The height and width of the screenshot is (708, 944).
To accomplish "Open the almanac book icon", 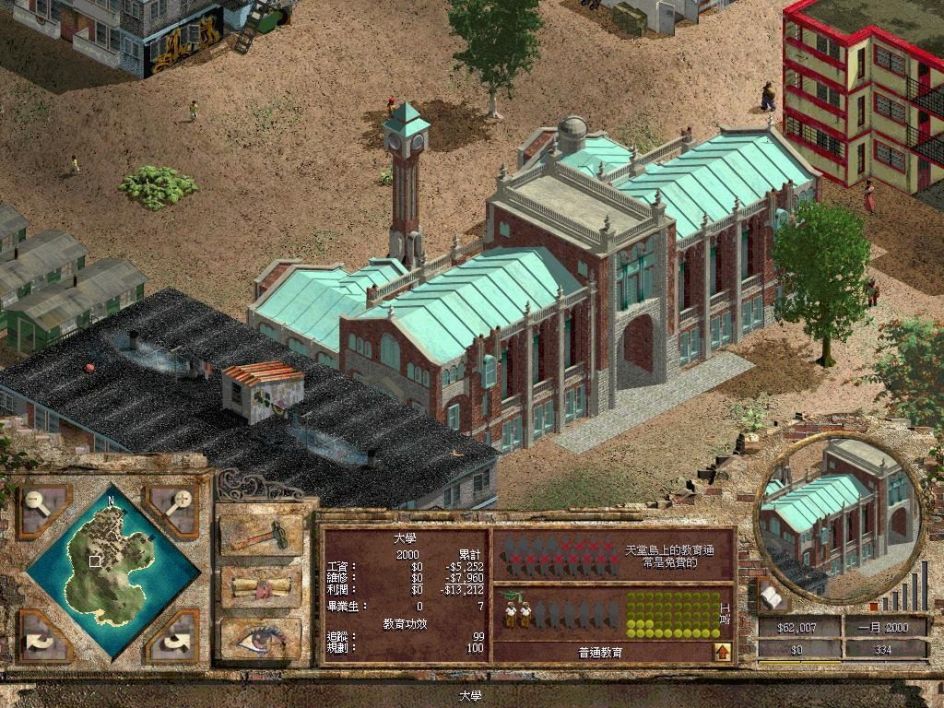I will coord(770,597).
